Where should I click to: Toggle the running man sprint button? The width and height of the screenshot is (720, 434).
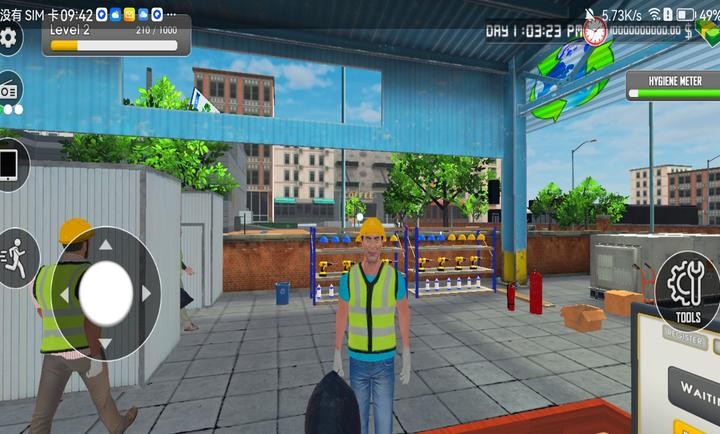point(14,256)
